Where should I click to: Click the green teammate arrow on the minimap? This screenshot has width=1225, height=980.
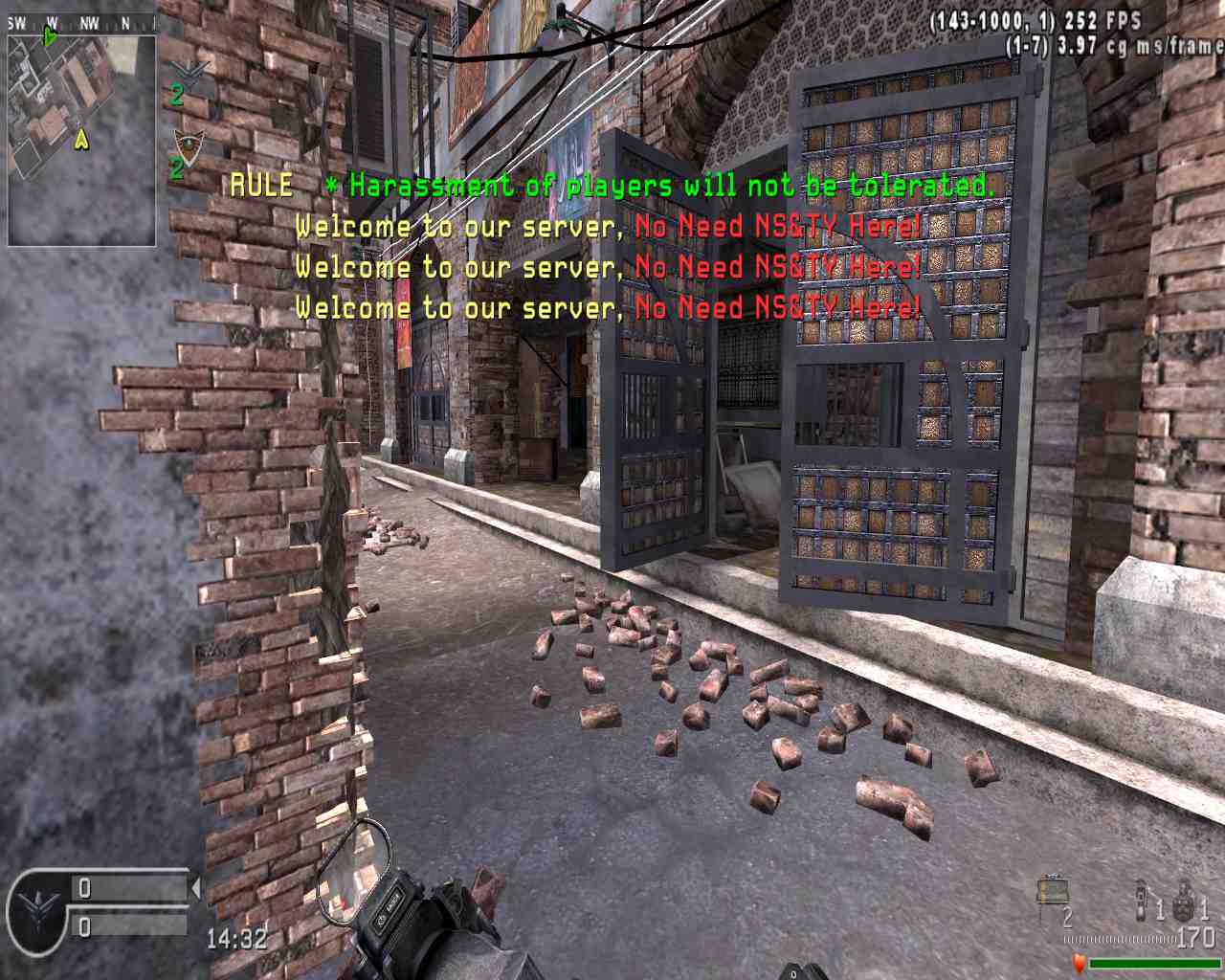(x=50, y=37)
